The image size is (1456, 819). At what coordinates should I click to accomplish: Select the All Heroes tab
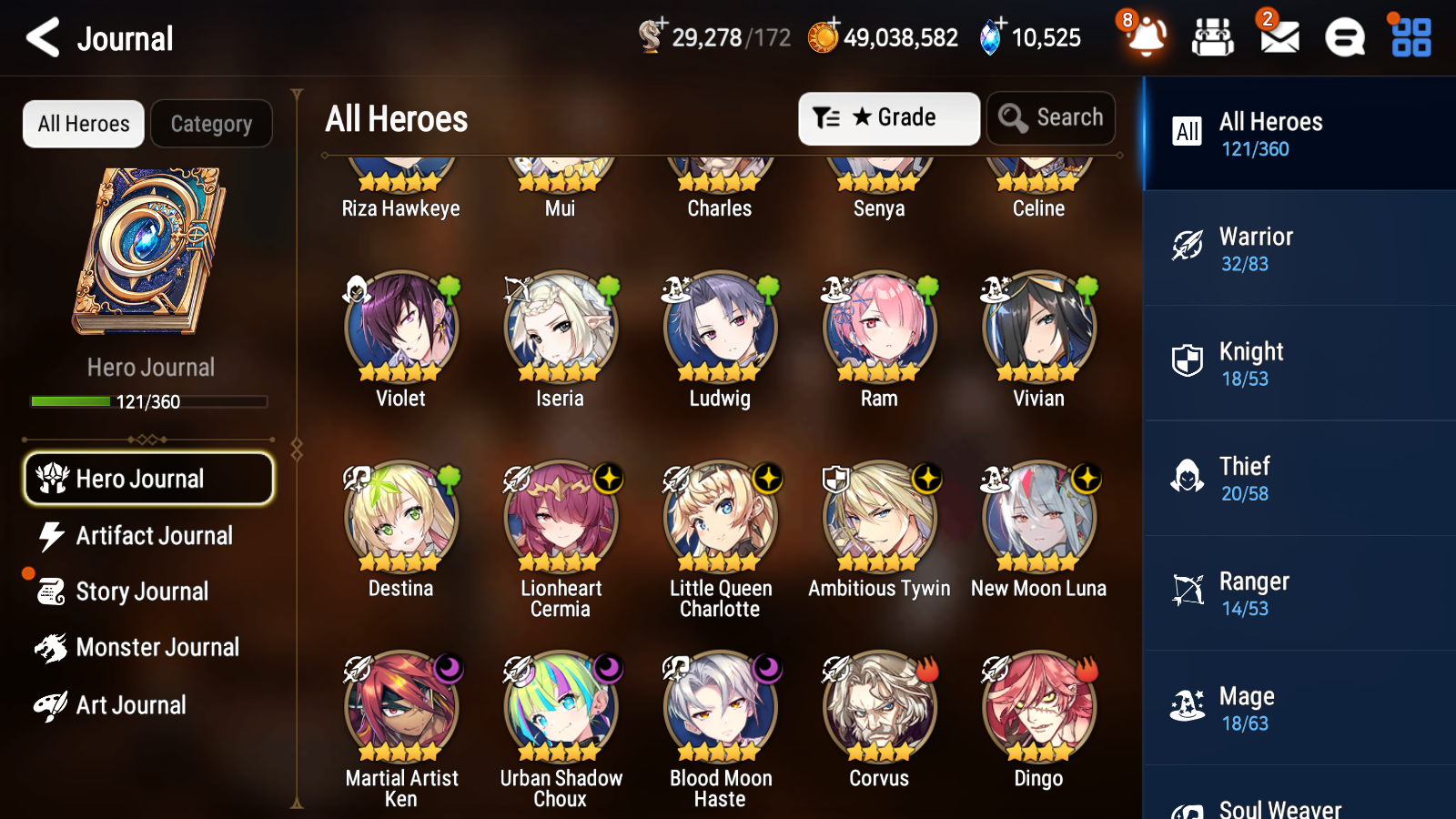click(x=83, y=124)
